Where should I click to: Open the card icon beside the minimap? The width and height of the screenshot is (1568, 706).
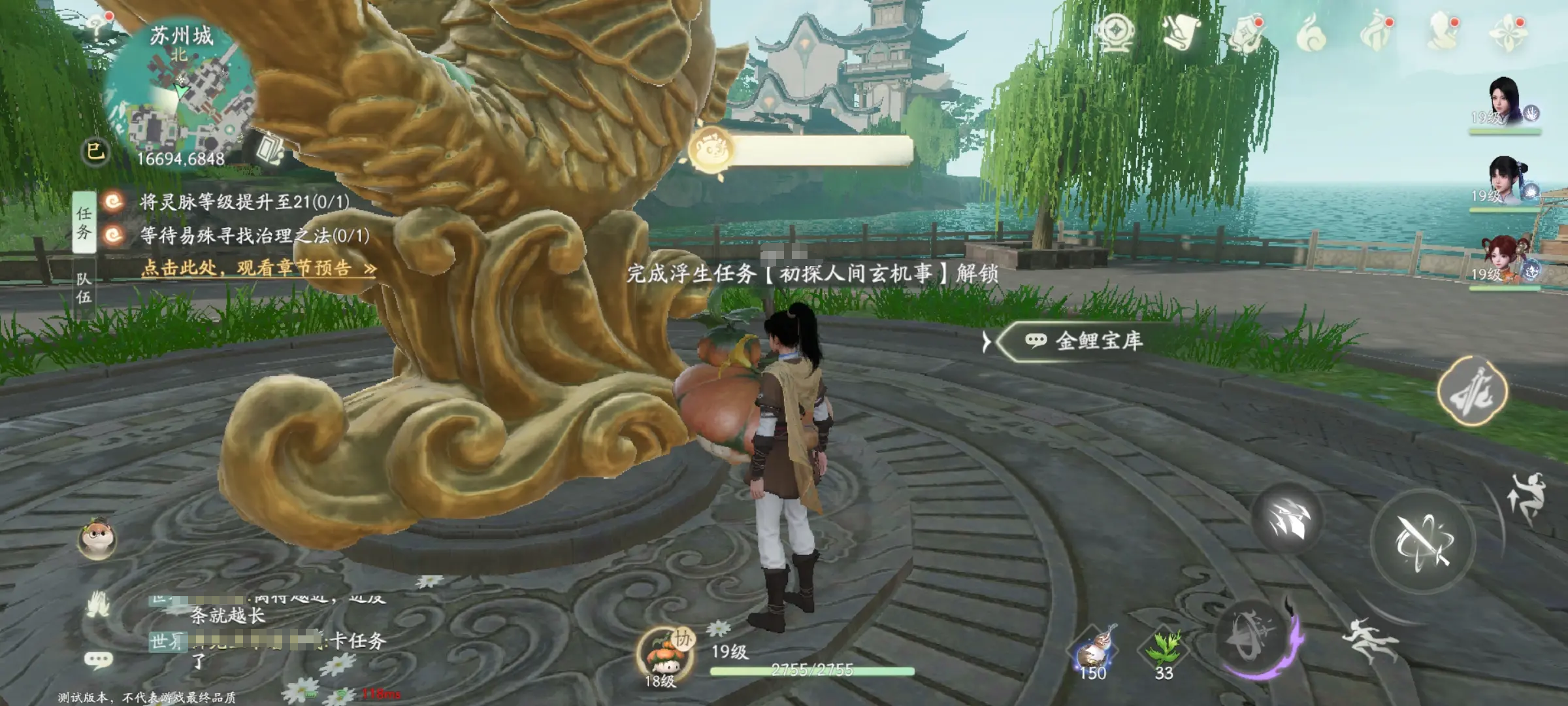[269, 149]
